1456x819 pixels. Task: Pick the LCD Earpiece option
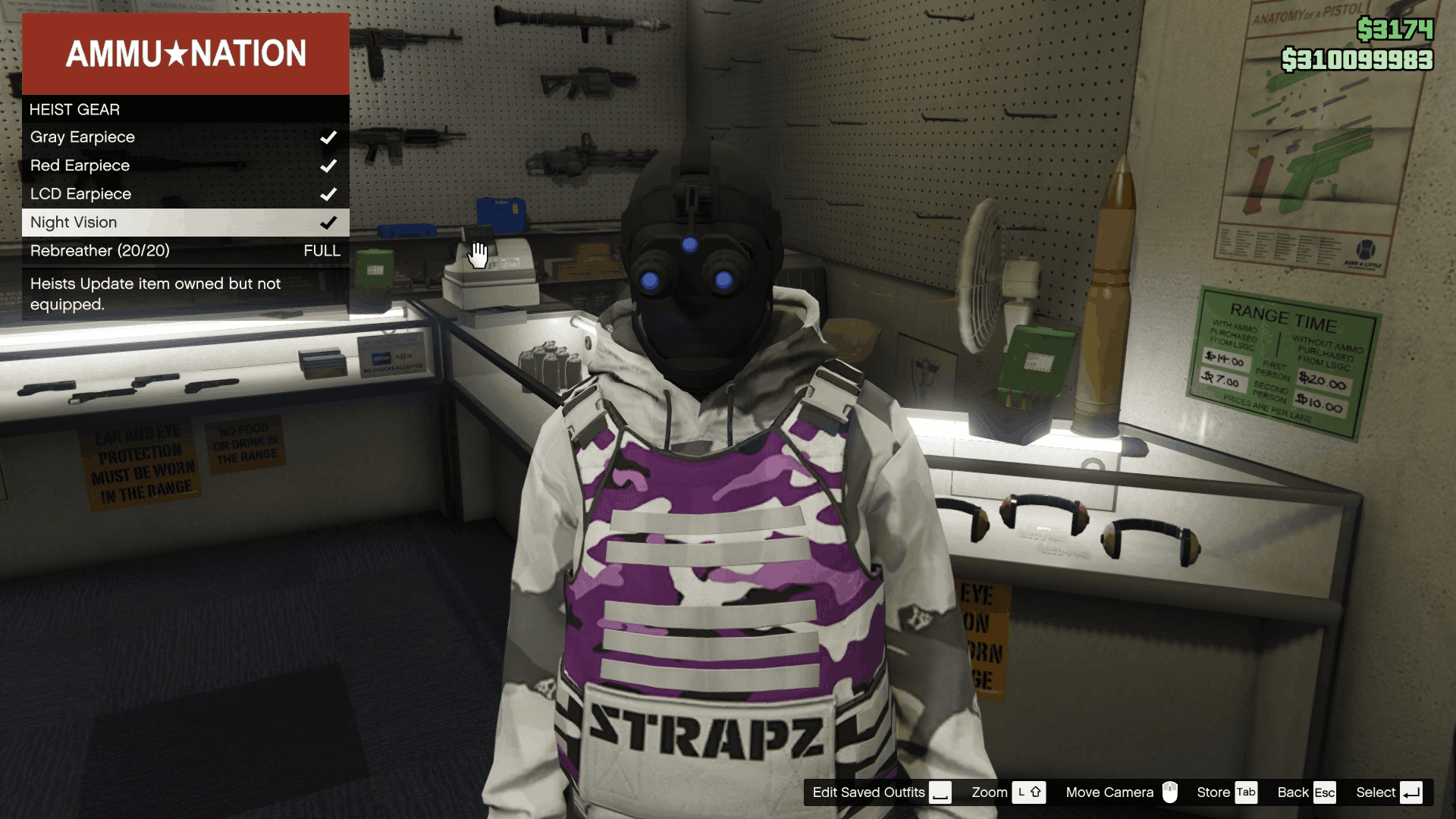[185, 194]
